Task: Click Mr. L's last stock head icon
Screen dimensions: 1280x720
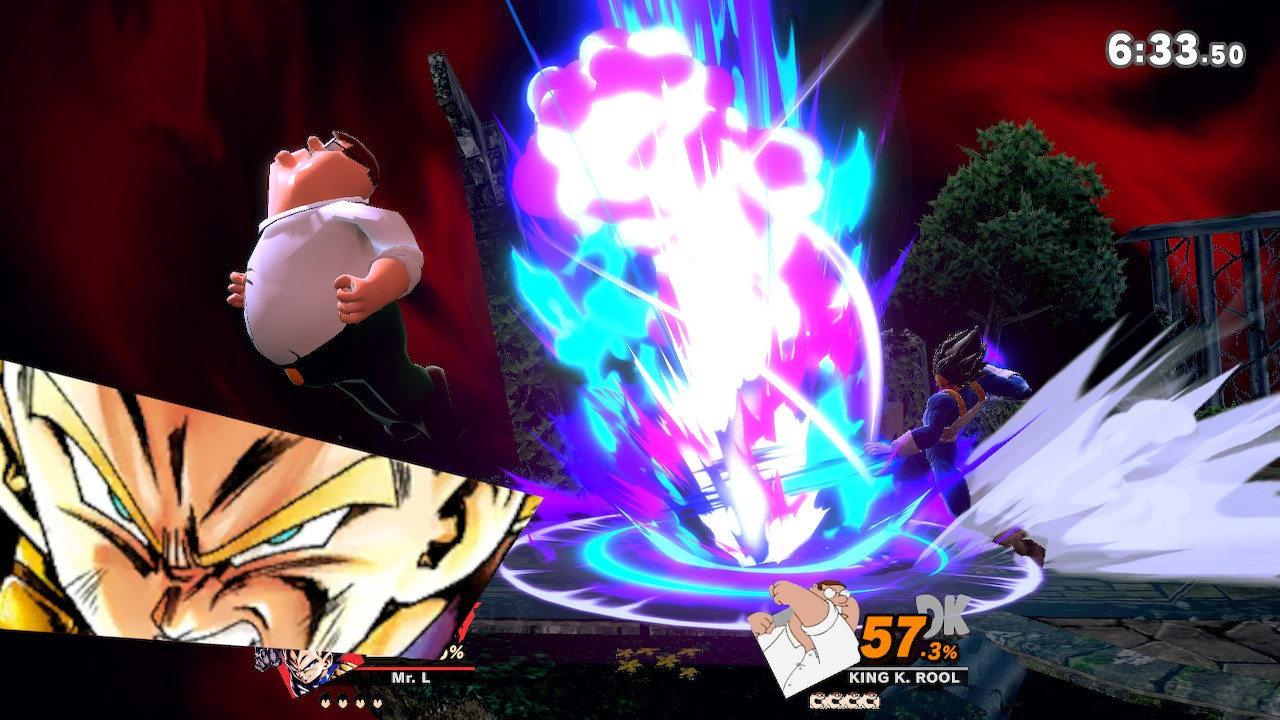Action: (377, 701)
